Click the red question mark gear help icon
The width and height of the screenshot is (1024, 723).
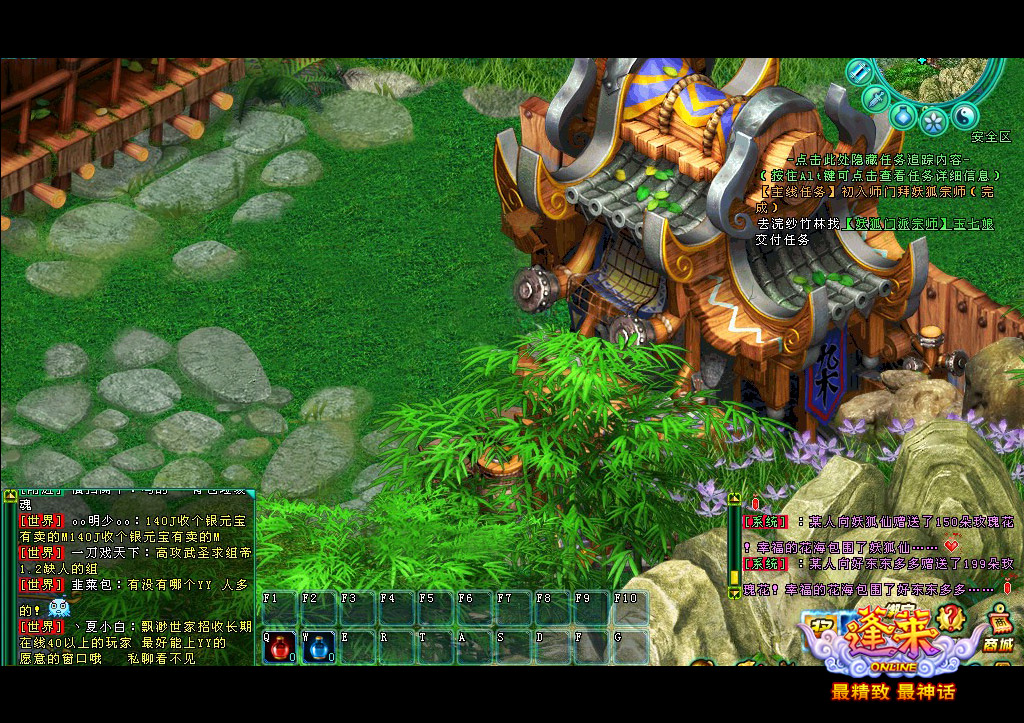pyautogui.click(x=951, y=620)
